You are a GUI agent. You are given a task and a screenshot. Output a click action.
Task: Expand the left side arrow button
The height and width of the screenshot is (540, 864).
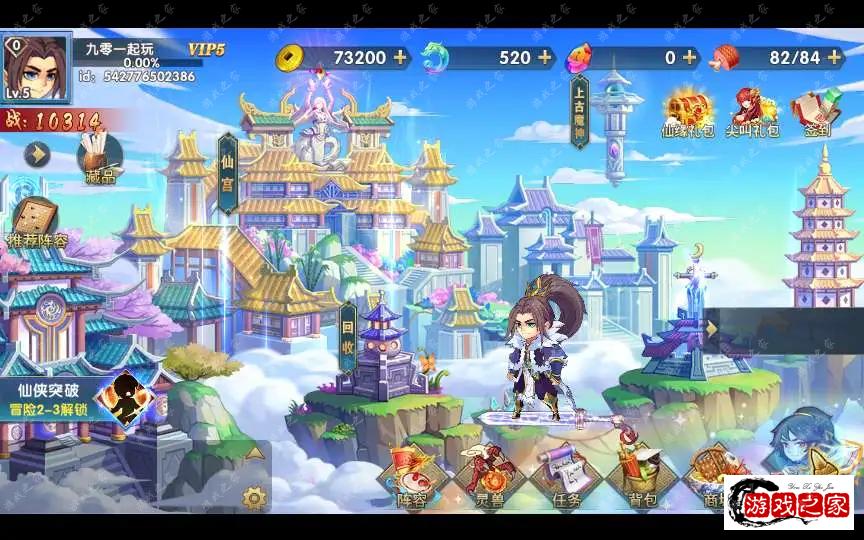coord(38,154)
